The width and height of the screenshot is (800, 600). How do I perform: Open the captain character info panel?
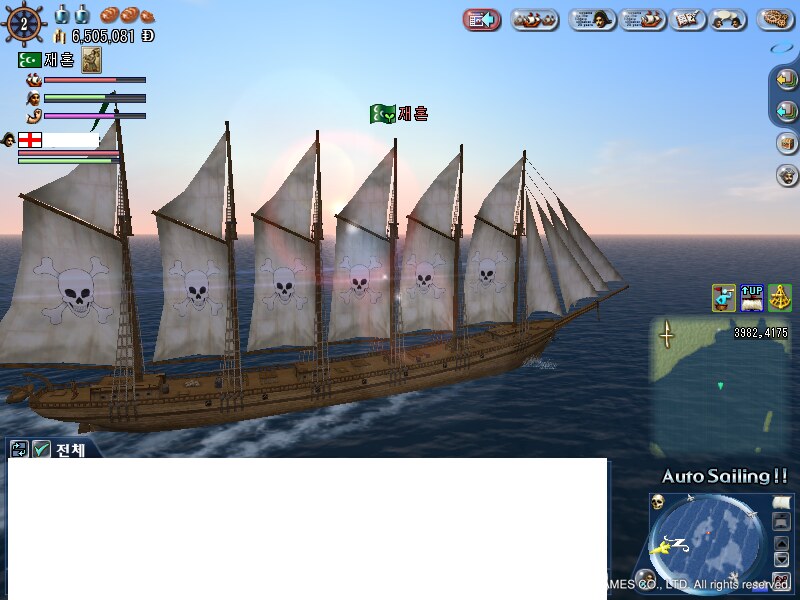(x=592, y=19)
